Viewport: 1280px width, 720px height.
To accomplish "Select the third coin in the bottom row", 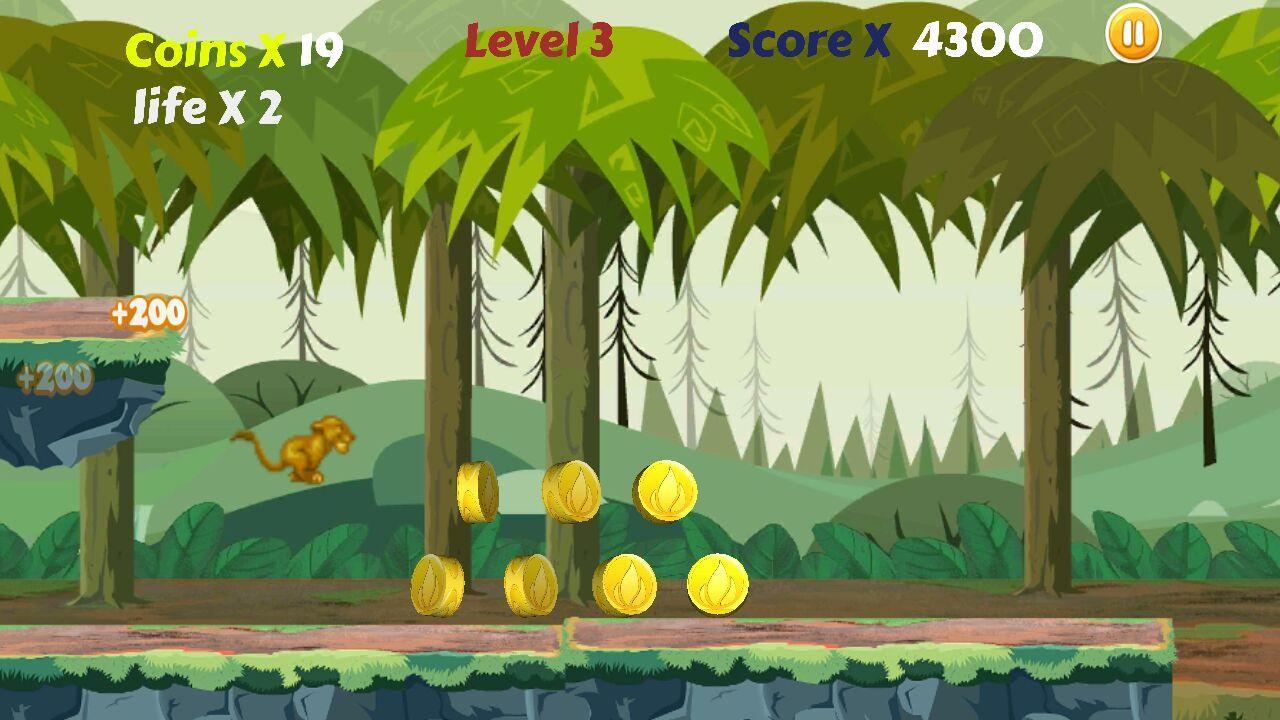I will [x=630, y=586].
